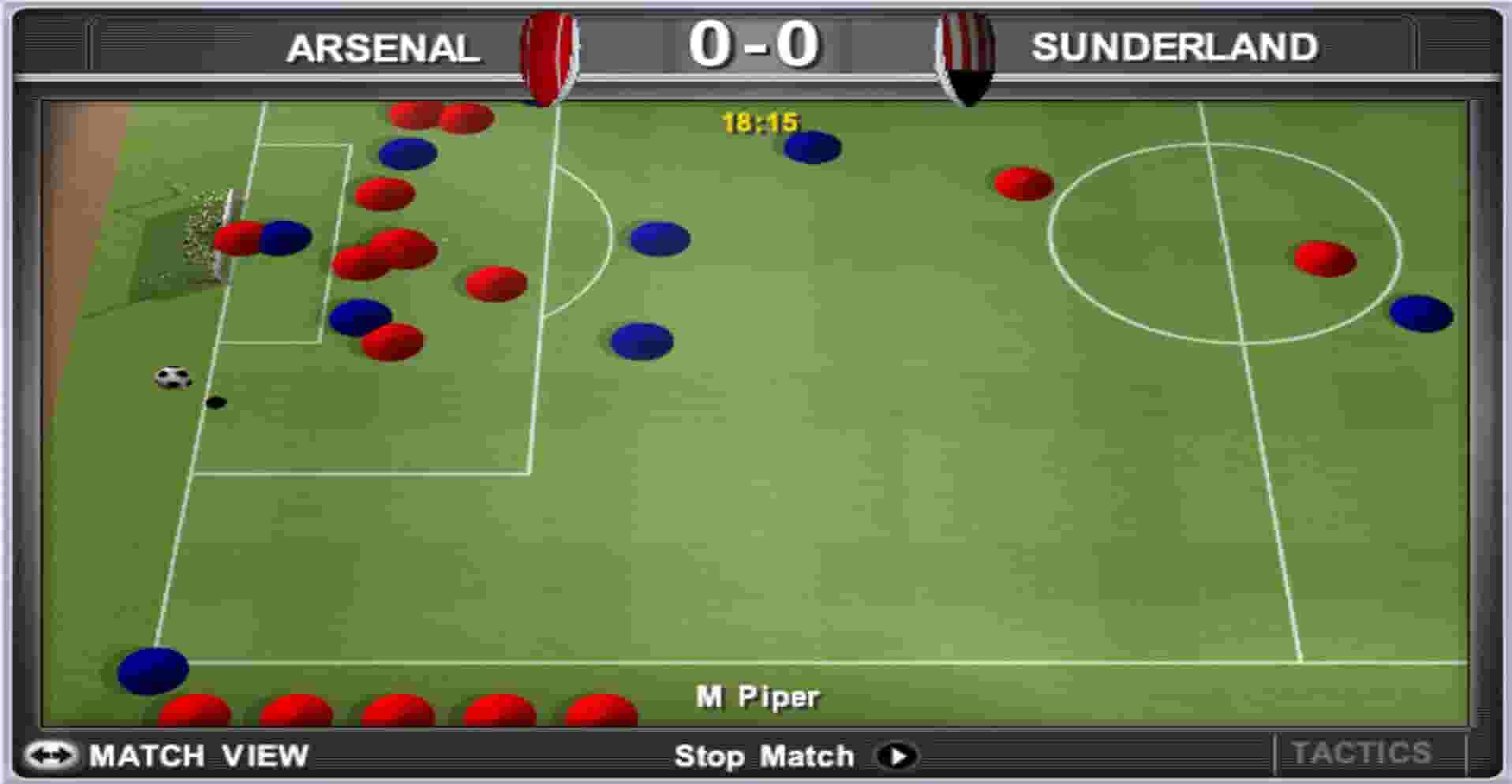Click the ARSENAL team name on scoreboard

coord(383,49)
